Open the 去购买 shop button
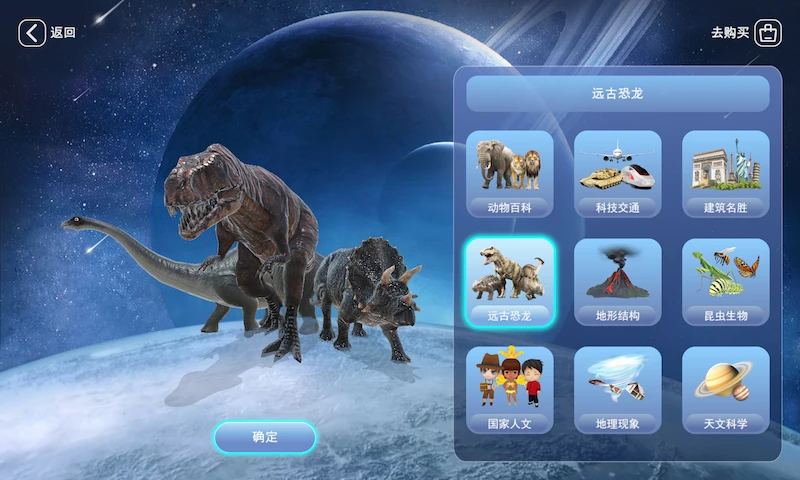800x480 pixels. point(746,33)
